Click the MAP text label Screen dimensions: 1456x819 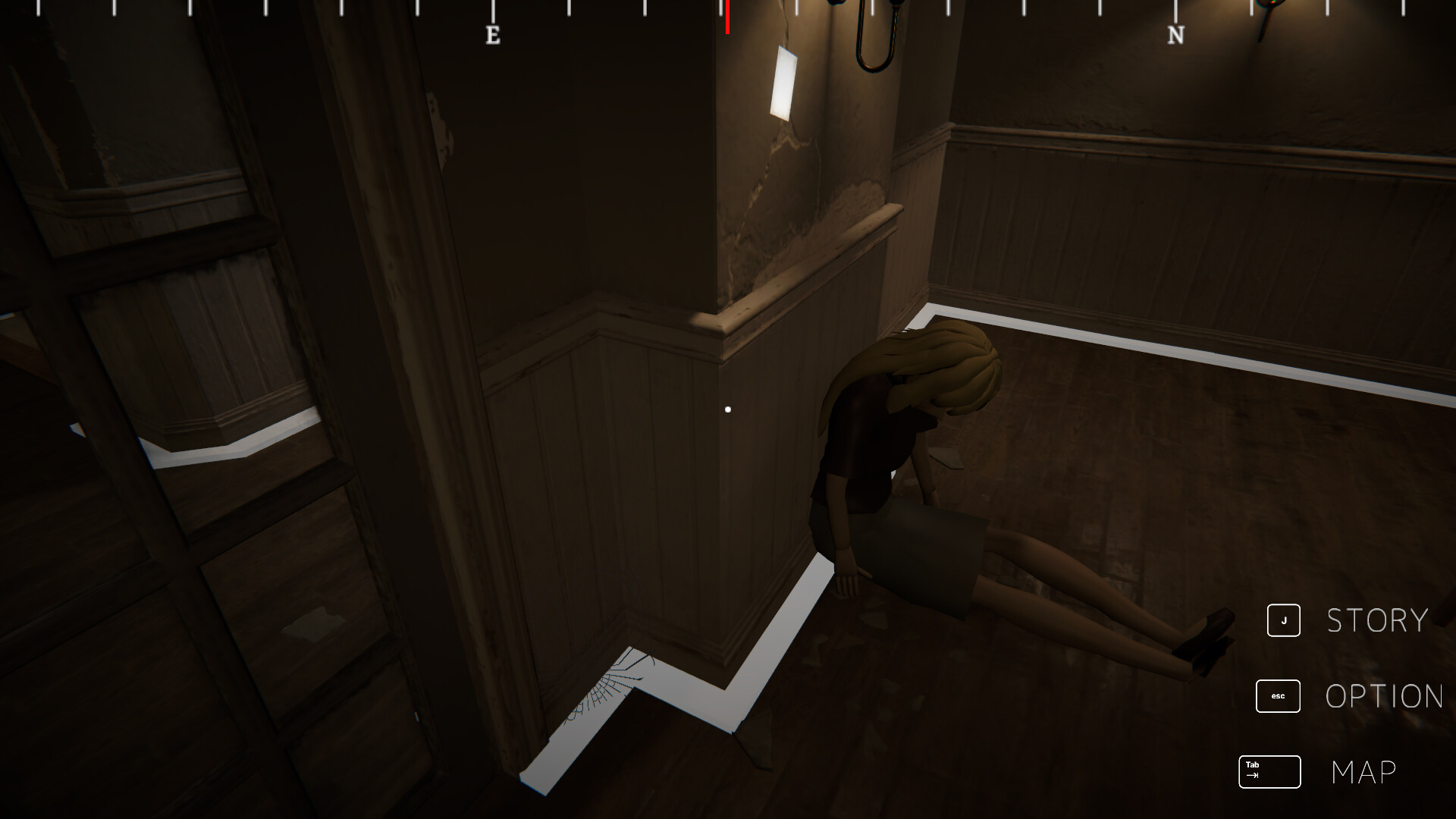tap(1363, 771)
